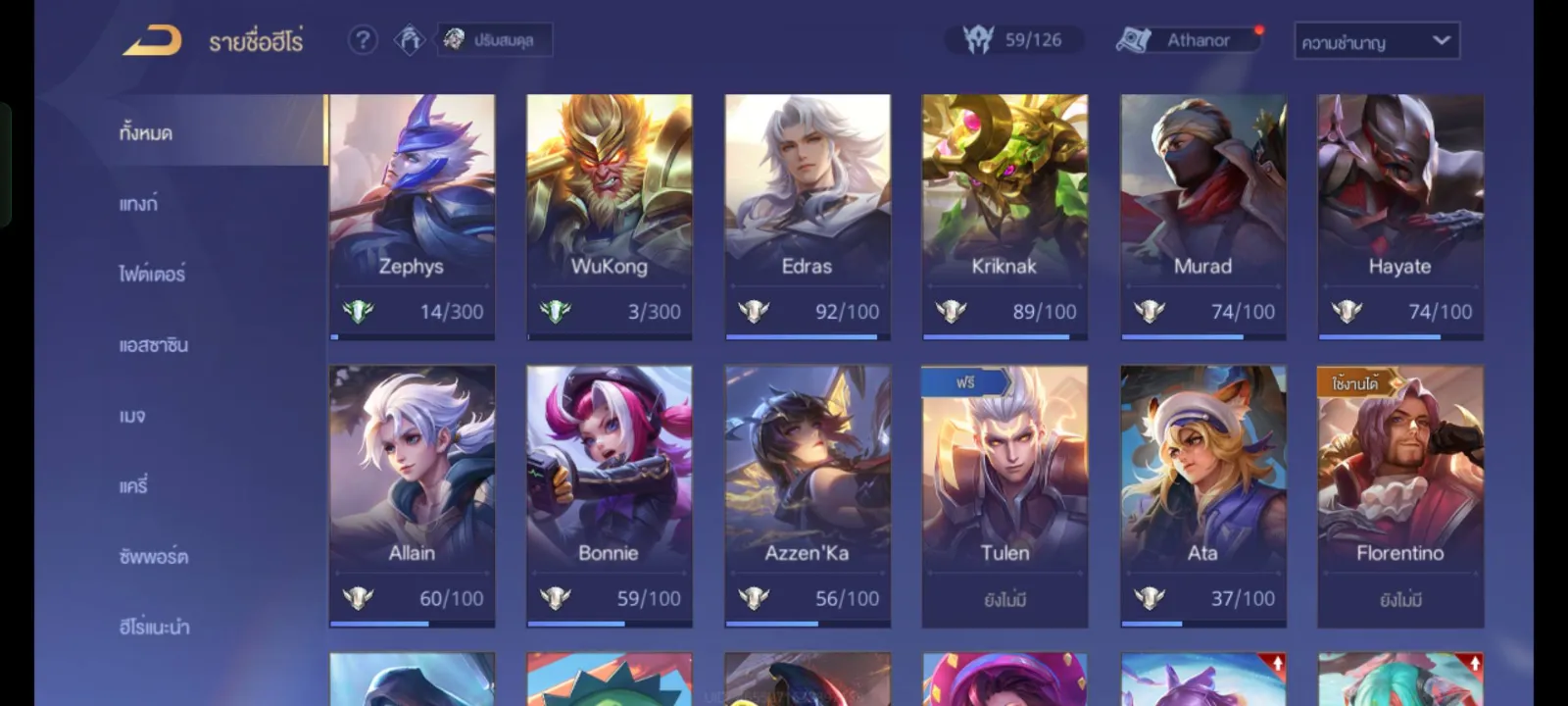Open the Bonnie hero card
The height and width of the screenshot is (706, 1568).
(609, 495)
